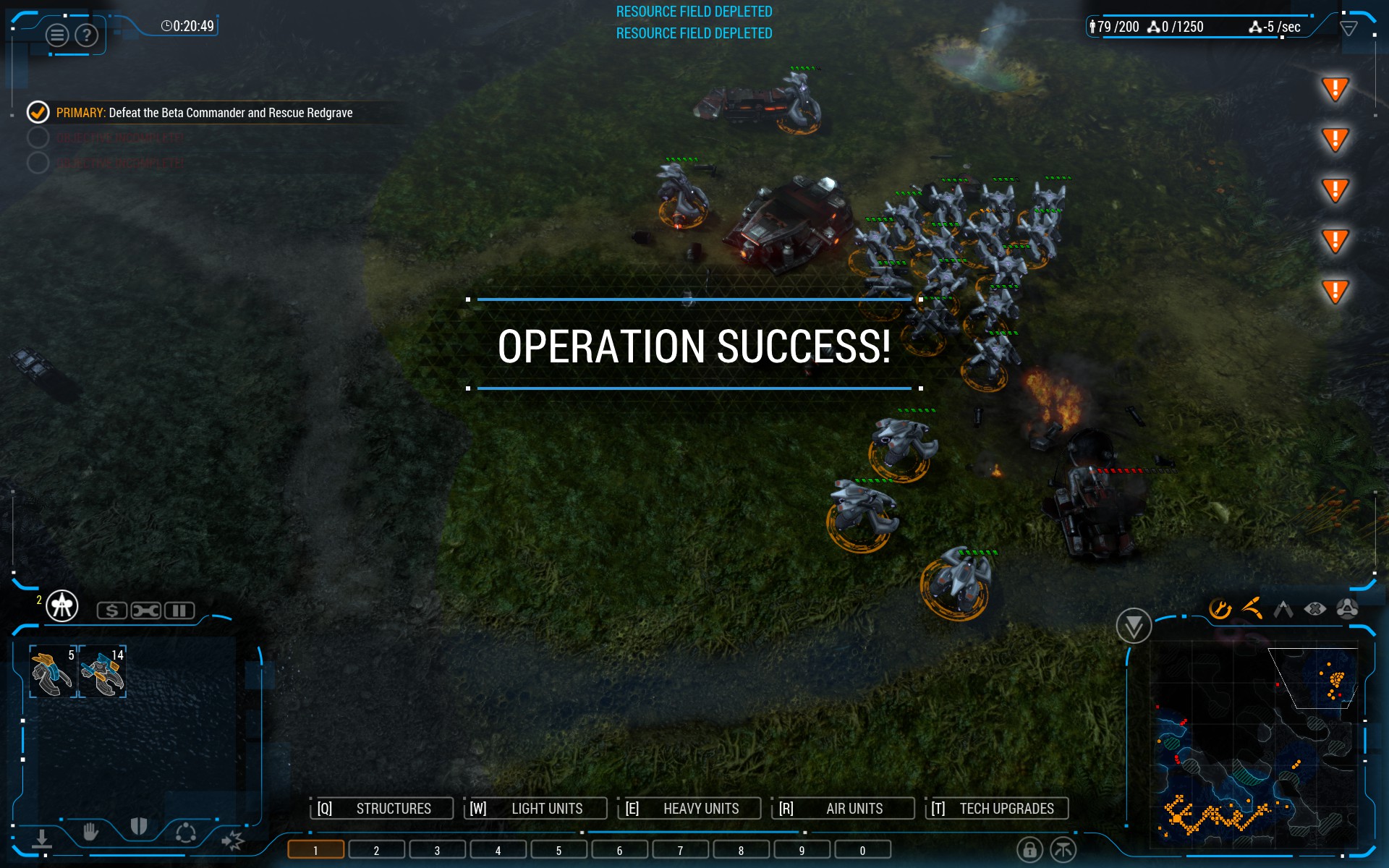Click the completed primary objective checkmark
The height and width of the screenshot is (868, 1389).
pos(38,112)
